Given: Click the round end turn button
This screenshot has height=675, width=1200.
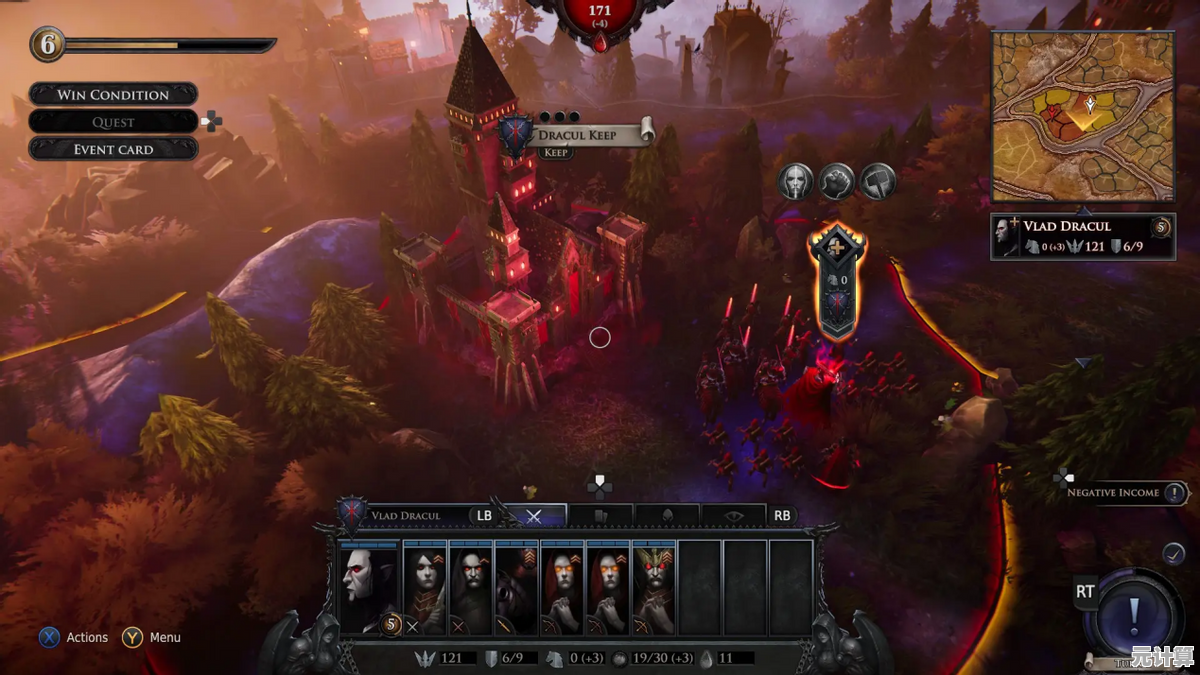Looking at the screenshot, I should 1133,610.
